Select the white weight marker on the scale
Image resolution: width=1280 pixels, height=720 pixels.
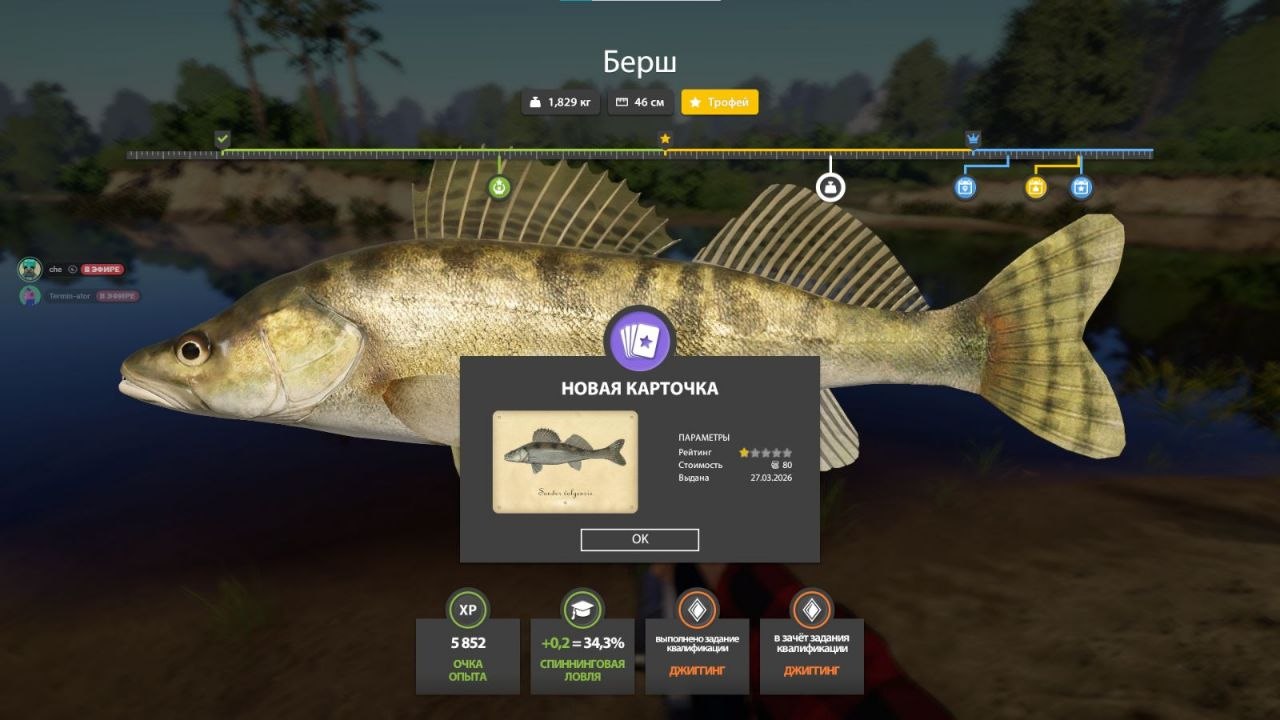[x=830, y=187]
